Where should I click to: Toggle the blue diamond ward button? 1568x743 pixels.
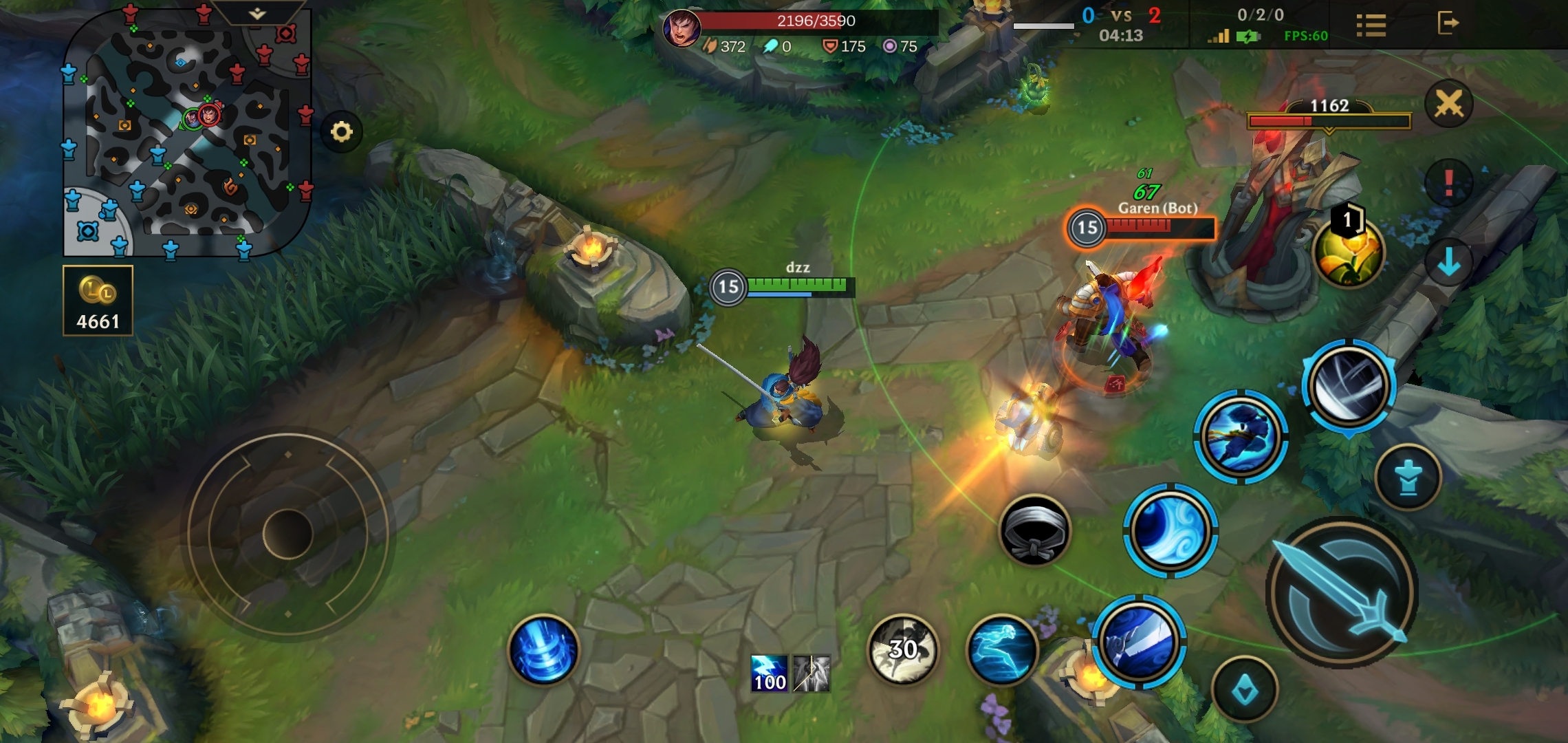1244,689
